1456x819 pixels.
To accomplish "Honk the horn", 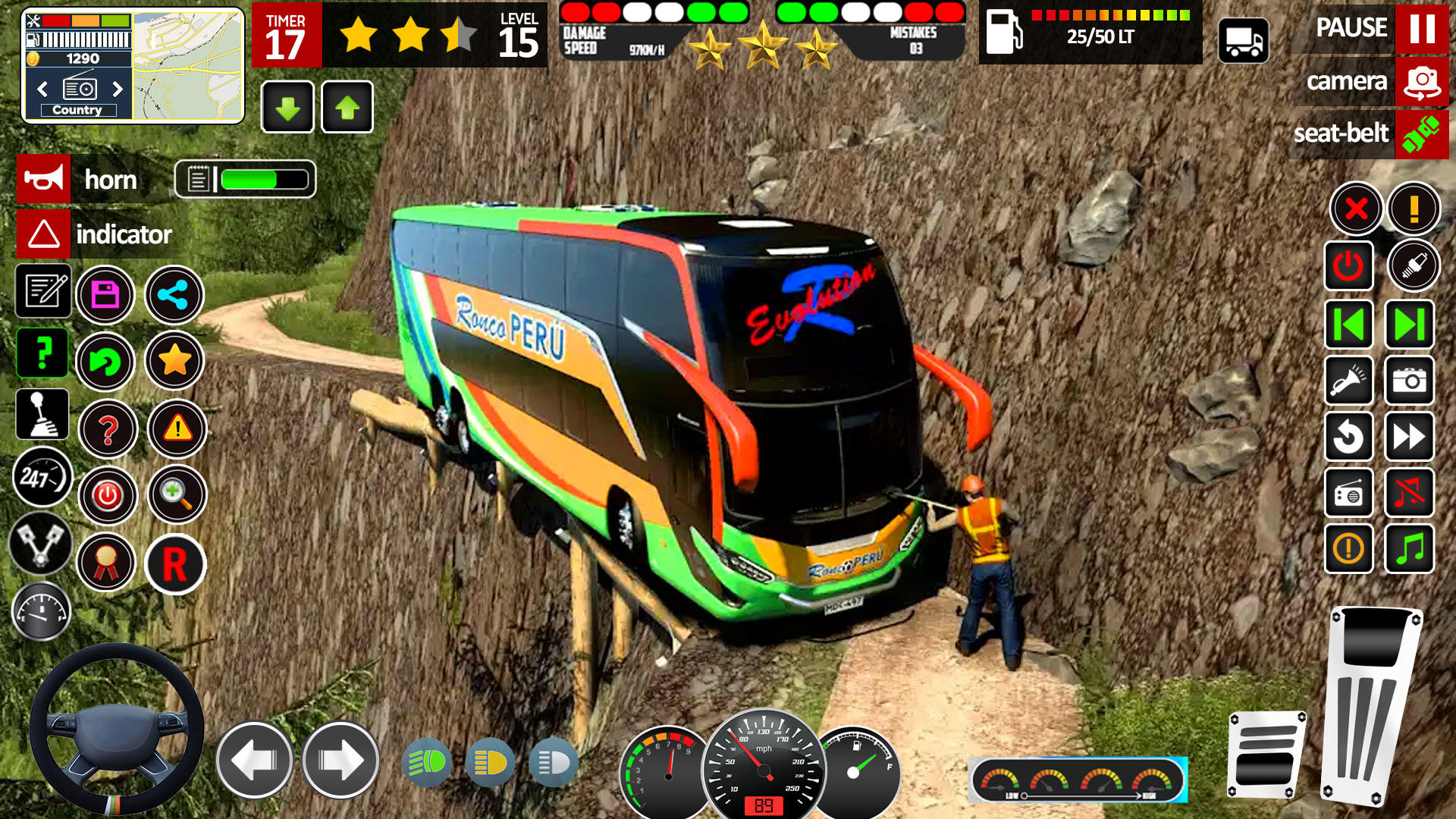I will (44, 179).
